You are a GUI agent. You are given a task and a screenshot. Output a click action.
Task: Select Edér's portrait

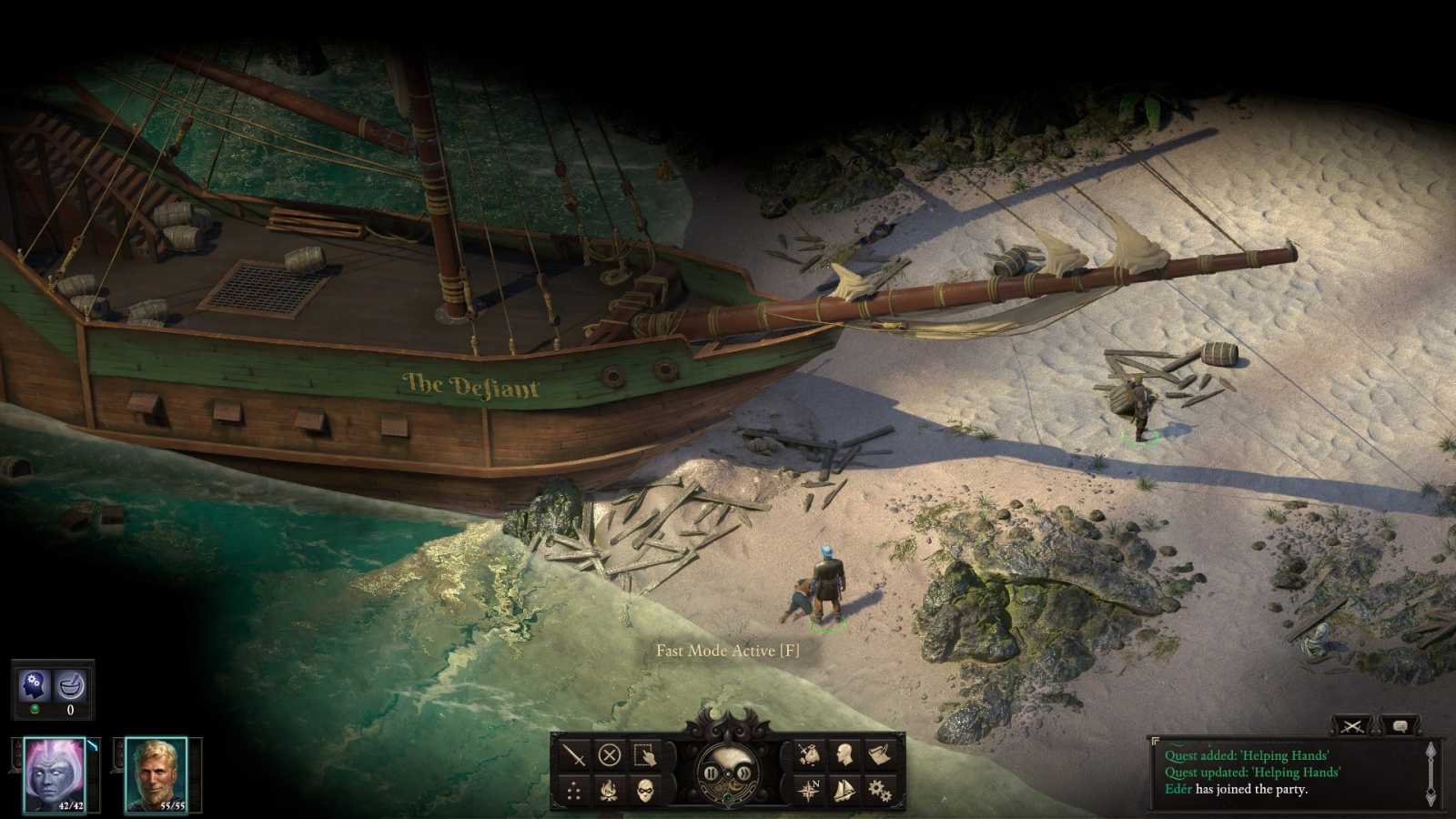156,775
